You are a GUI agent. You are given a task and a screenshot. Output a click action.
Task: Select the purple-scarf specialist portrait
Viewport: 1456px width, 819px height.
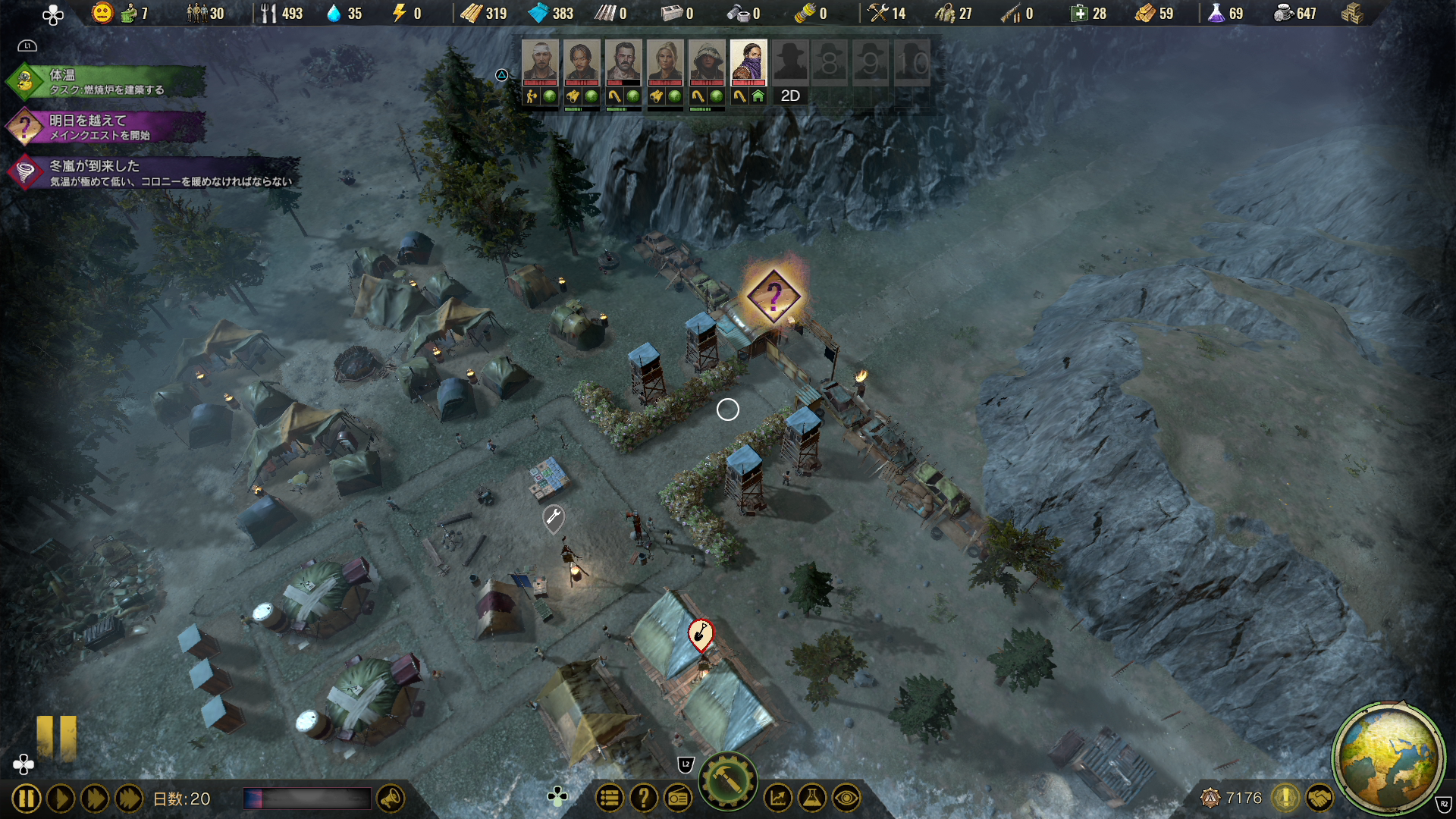748,61
